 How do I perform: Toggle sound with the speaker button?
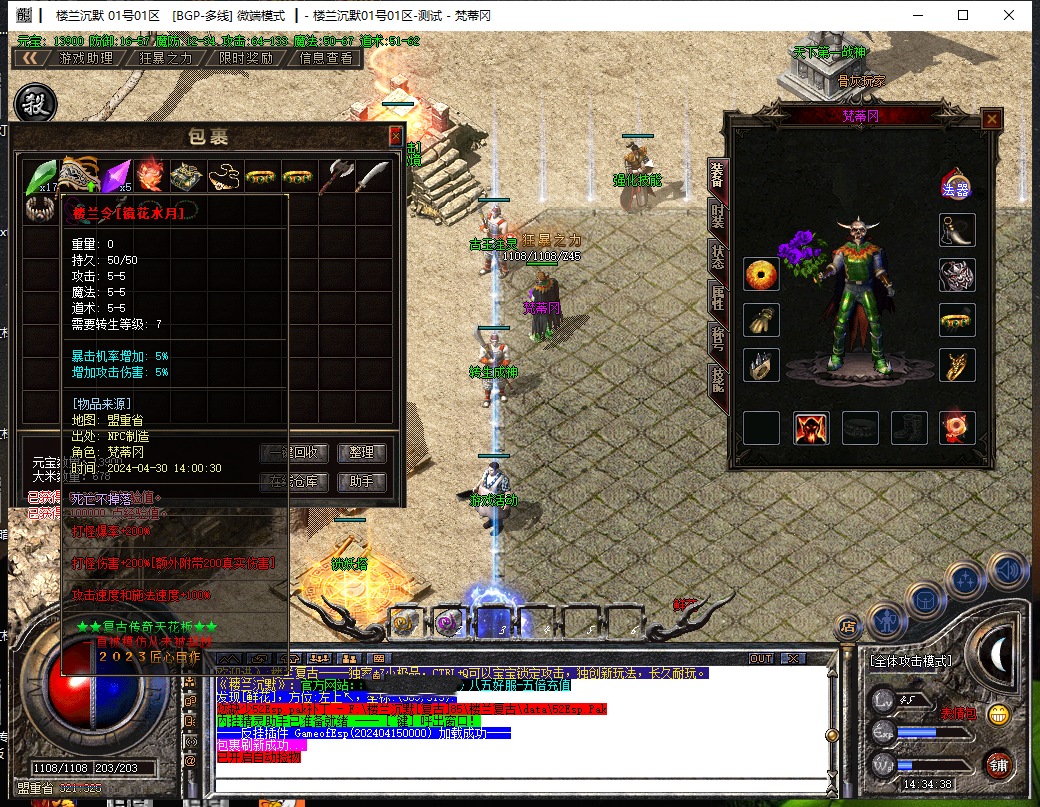1007,569
